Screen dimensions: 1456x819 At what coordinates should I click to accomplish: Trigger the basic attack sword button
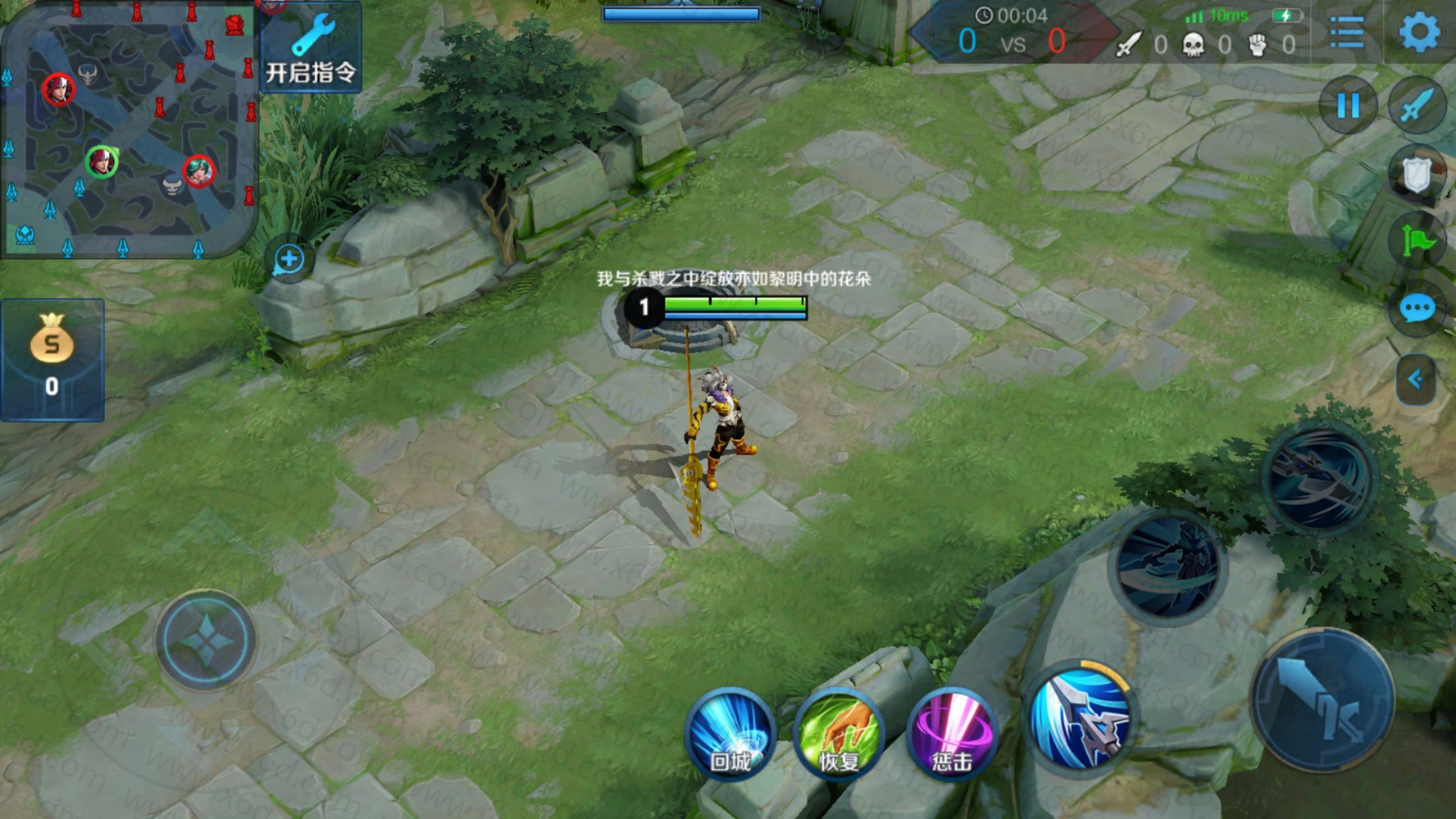1322,700
